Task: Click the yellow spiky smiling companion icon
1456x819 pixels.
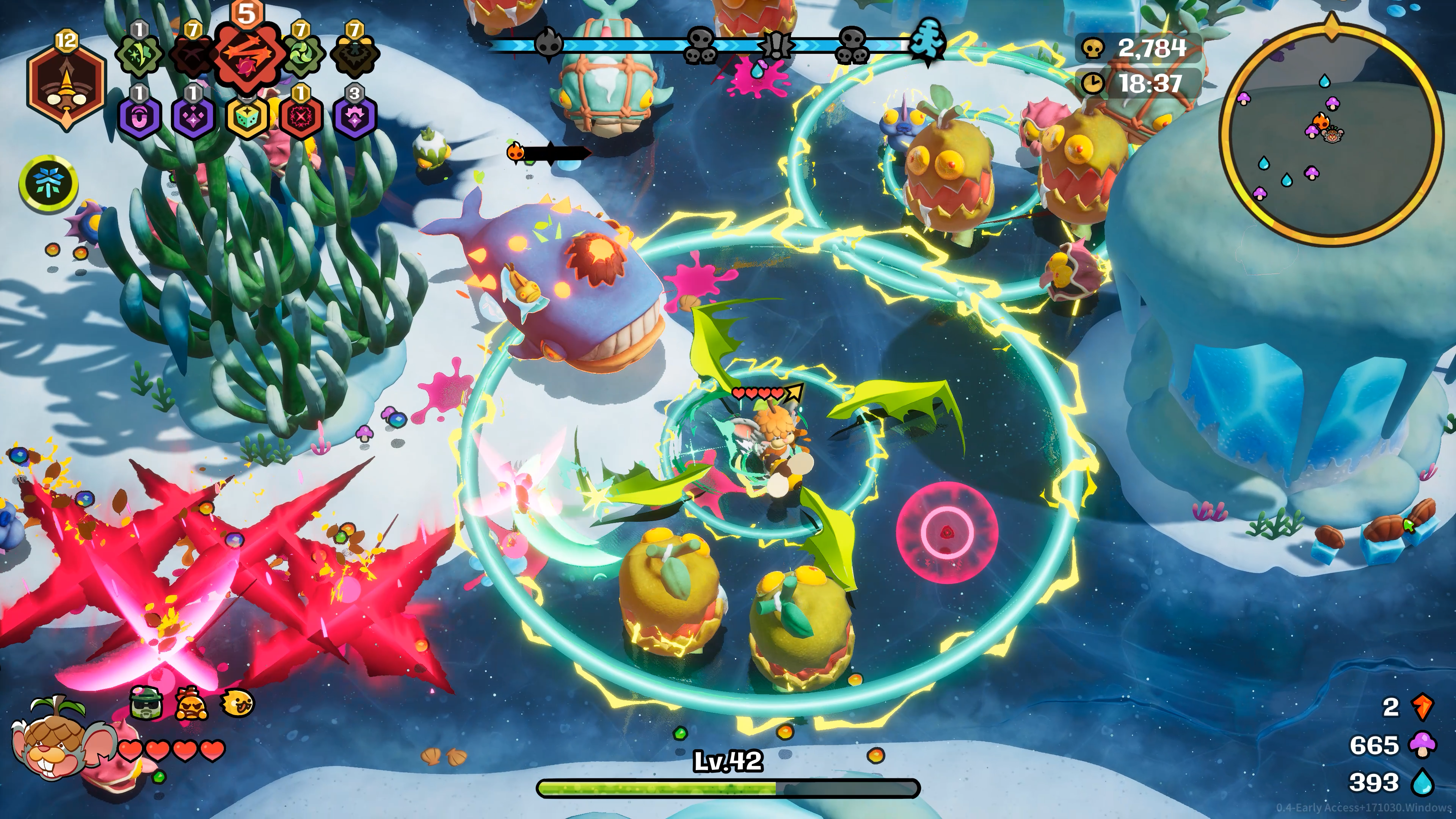Action: pyautogui.click(x=238, y=704)
